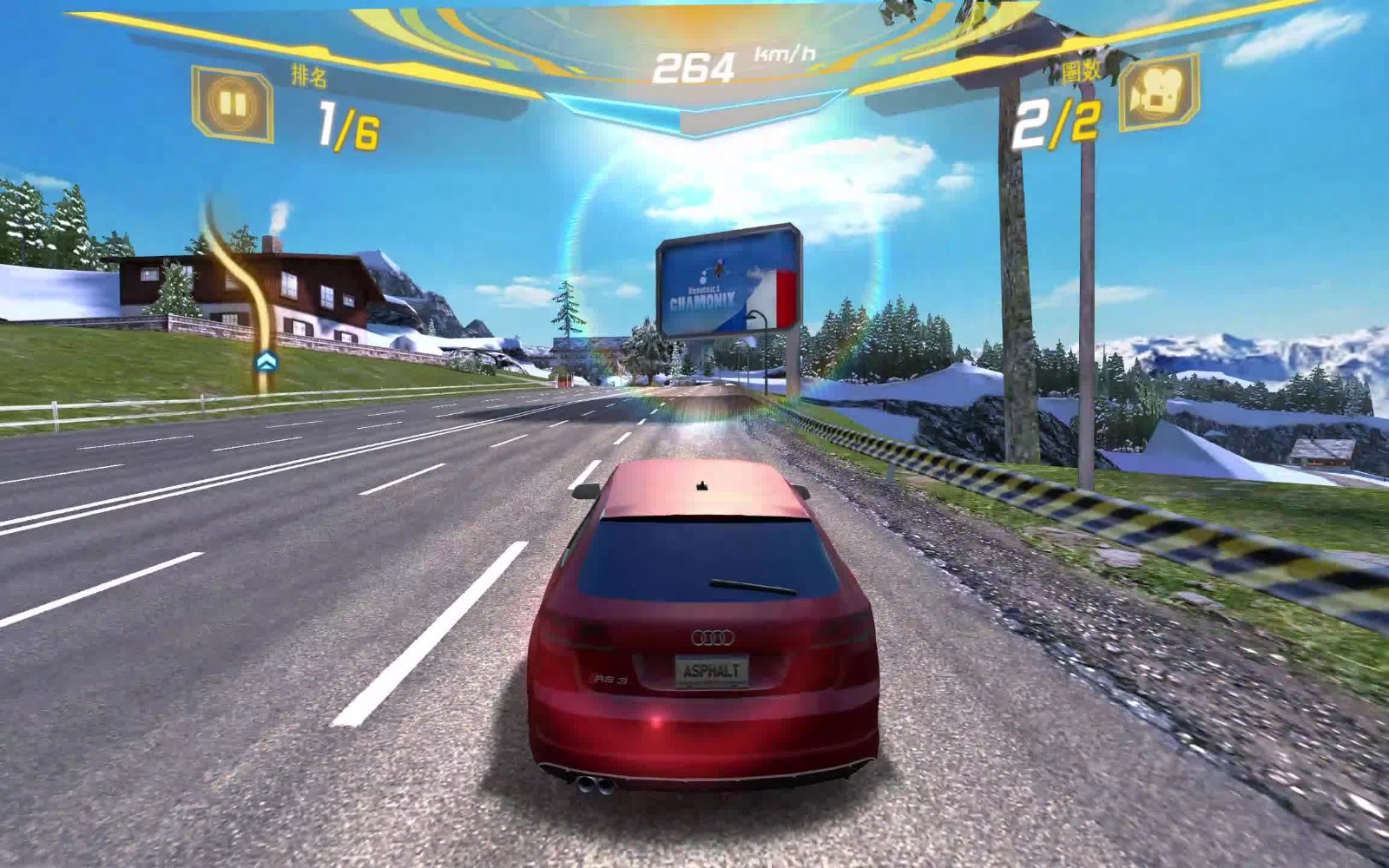Tap the curved track minimap
1389x868 pixels.
[247, 286]
